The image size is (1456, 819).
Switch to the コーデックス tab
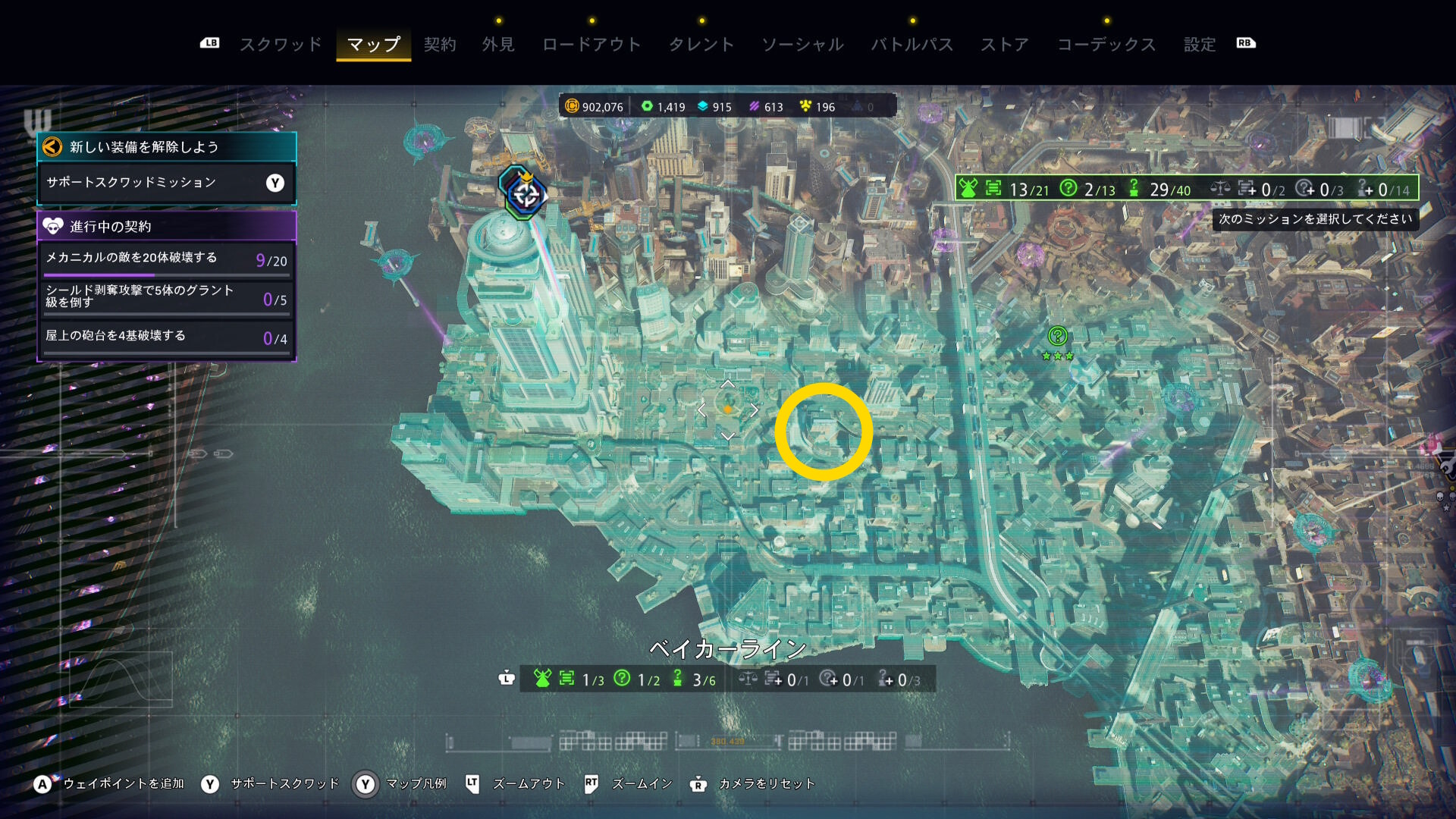click(x=1106, y=45)
